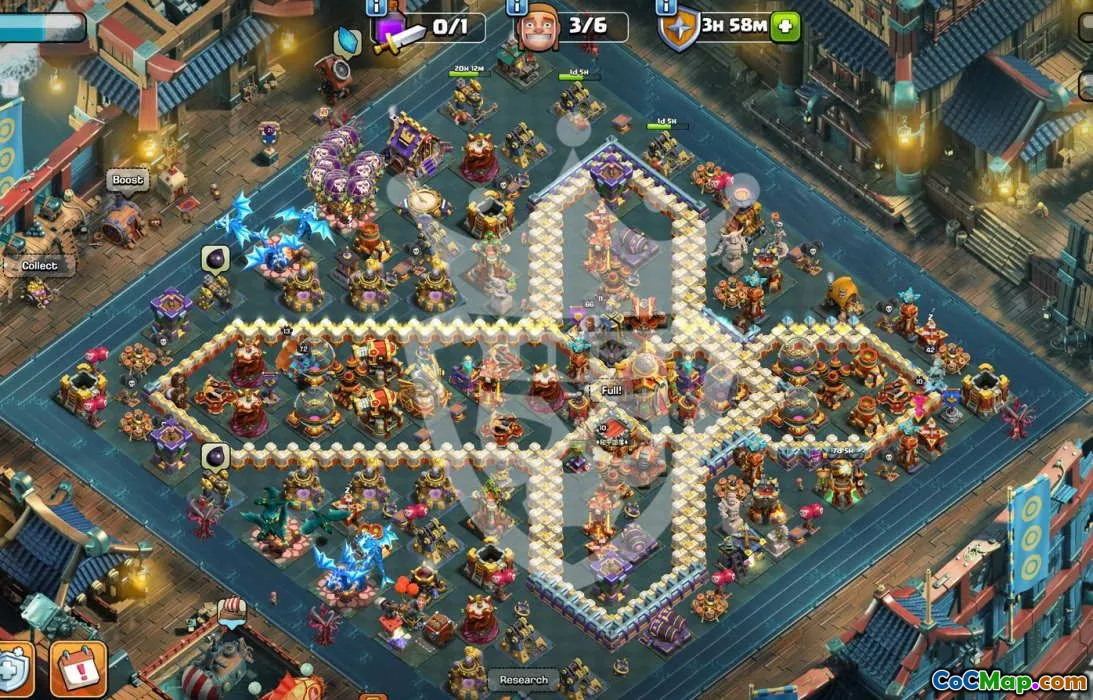The width and height of the screenshot is (1093, 700).
Task: Tap the green plus next to shield timer
Action: click(x=785, y=27)
